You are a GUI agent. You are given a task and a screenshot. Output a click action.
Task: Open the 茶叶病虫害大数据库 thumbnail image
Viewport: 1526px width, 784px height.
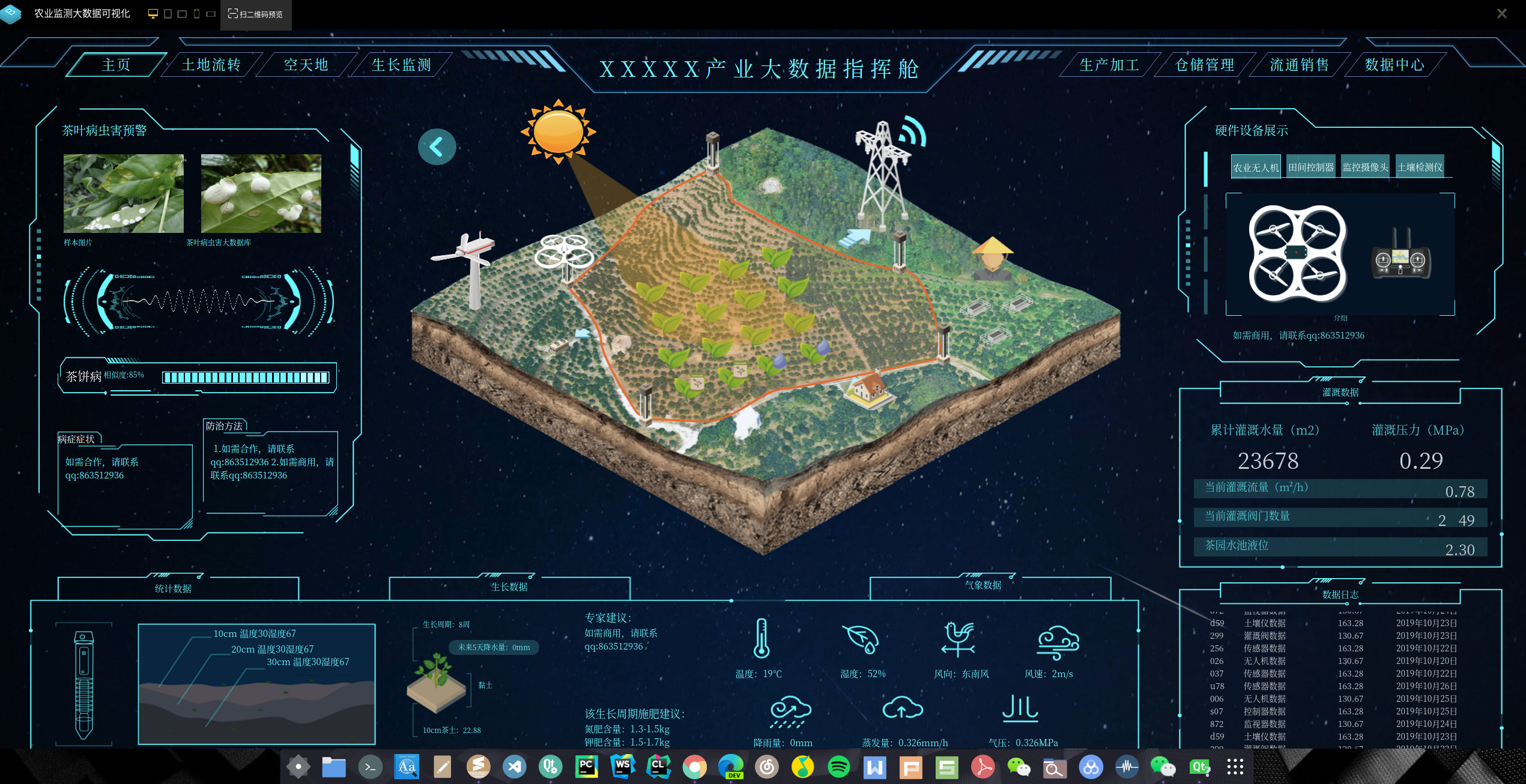point(261,193)
